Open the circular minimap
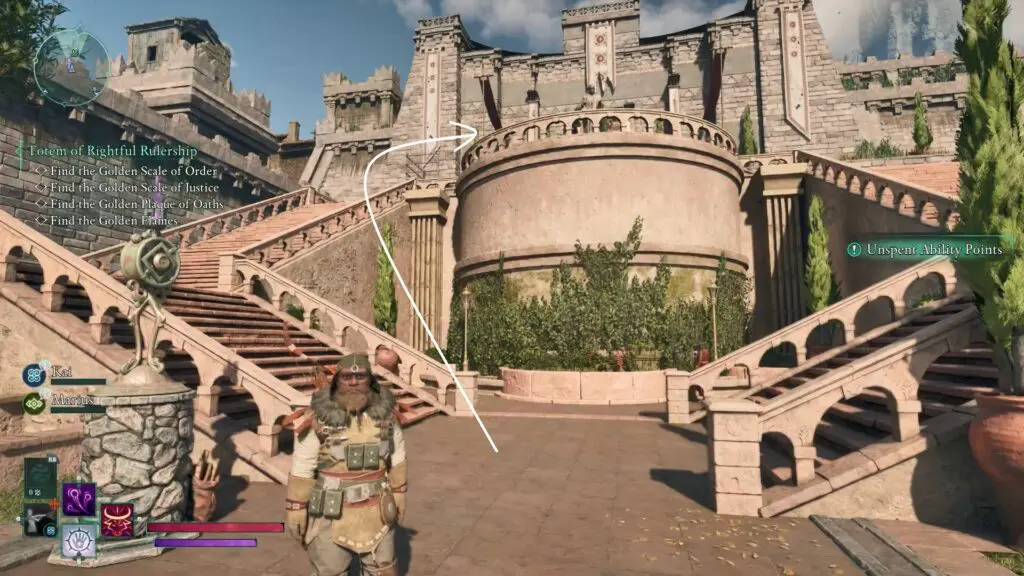Image resolution: width=1024 pixels, height=576 pixels. [70, 67]
